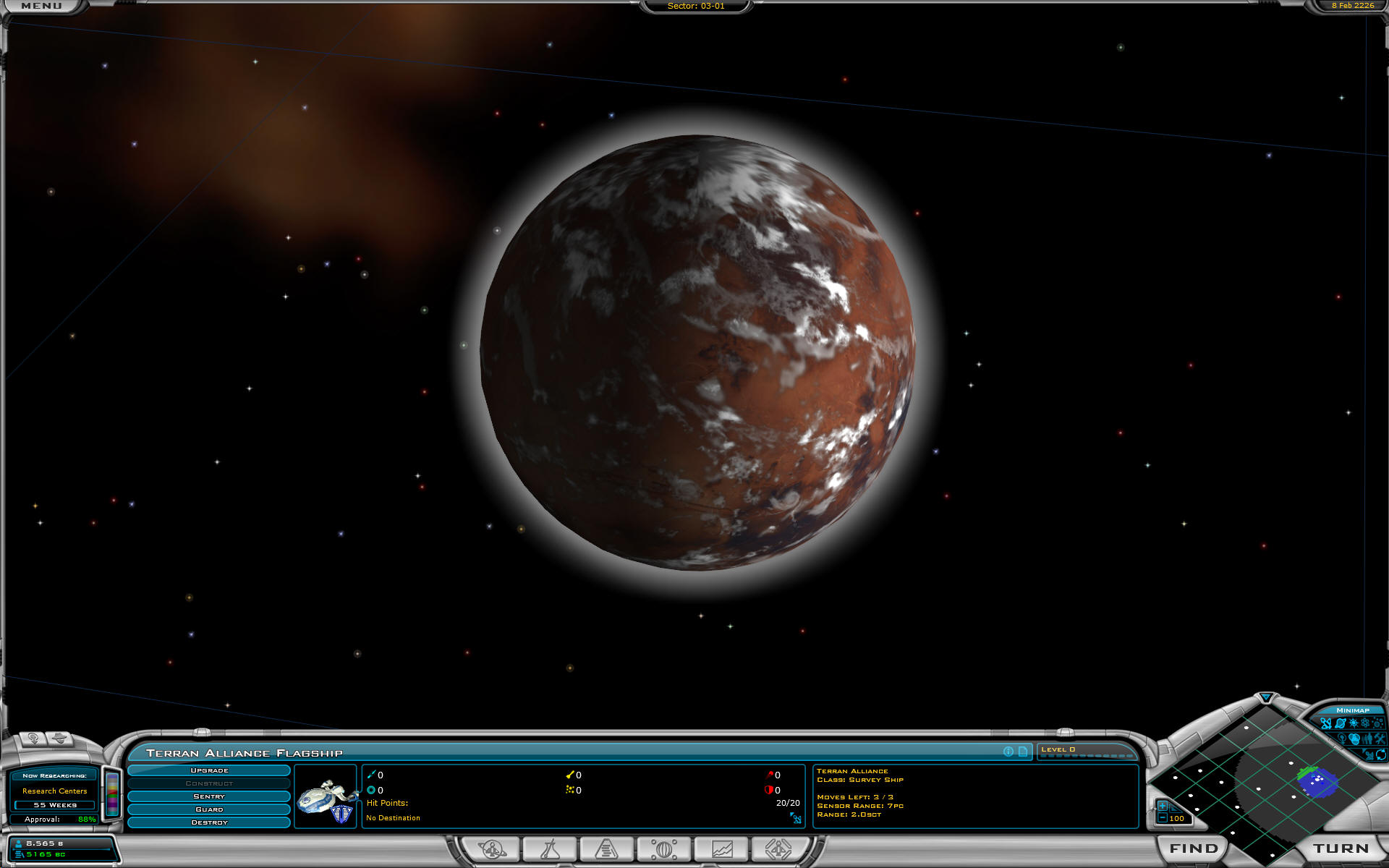Image resolution: width=1389 pixels, height=868 pixels.
Task: Open the MENU button
Action: [x=41, y=6]
